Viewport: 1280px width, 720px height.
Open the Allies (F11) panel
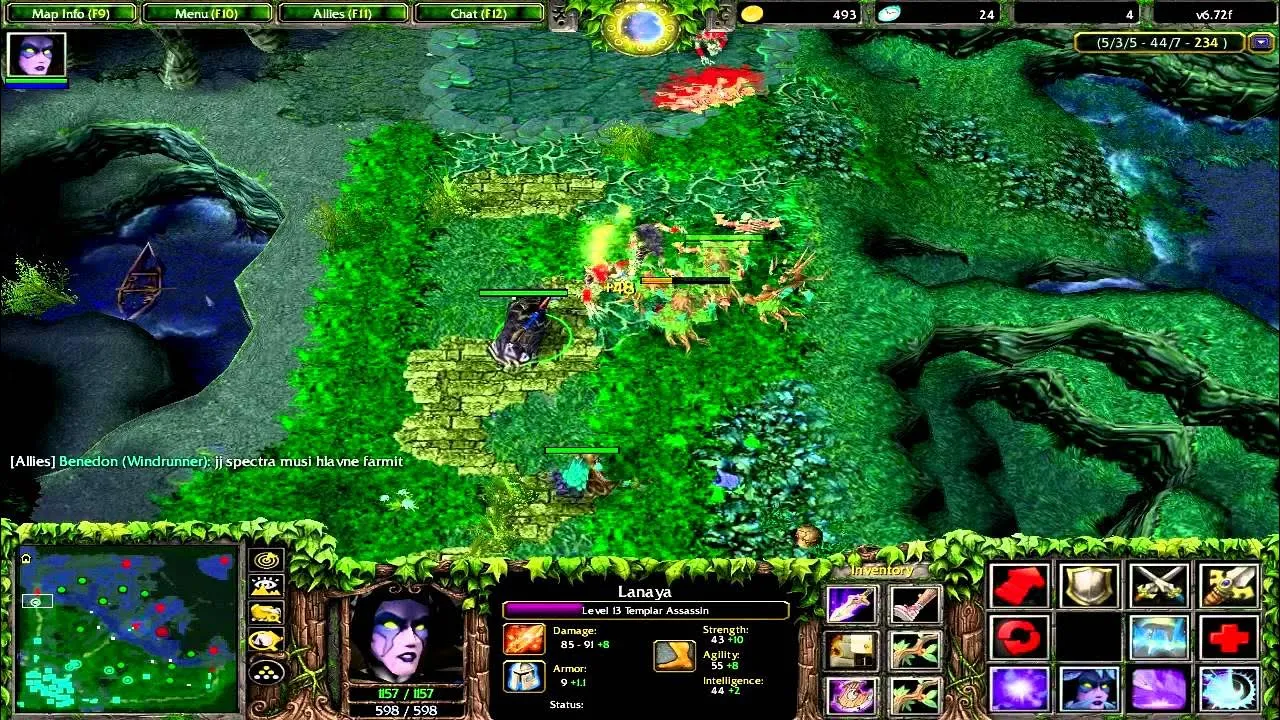[343, 13]
